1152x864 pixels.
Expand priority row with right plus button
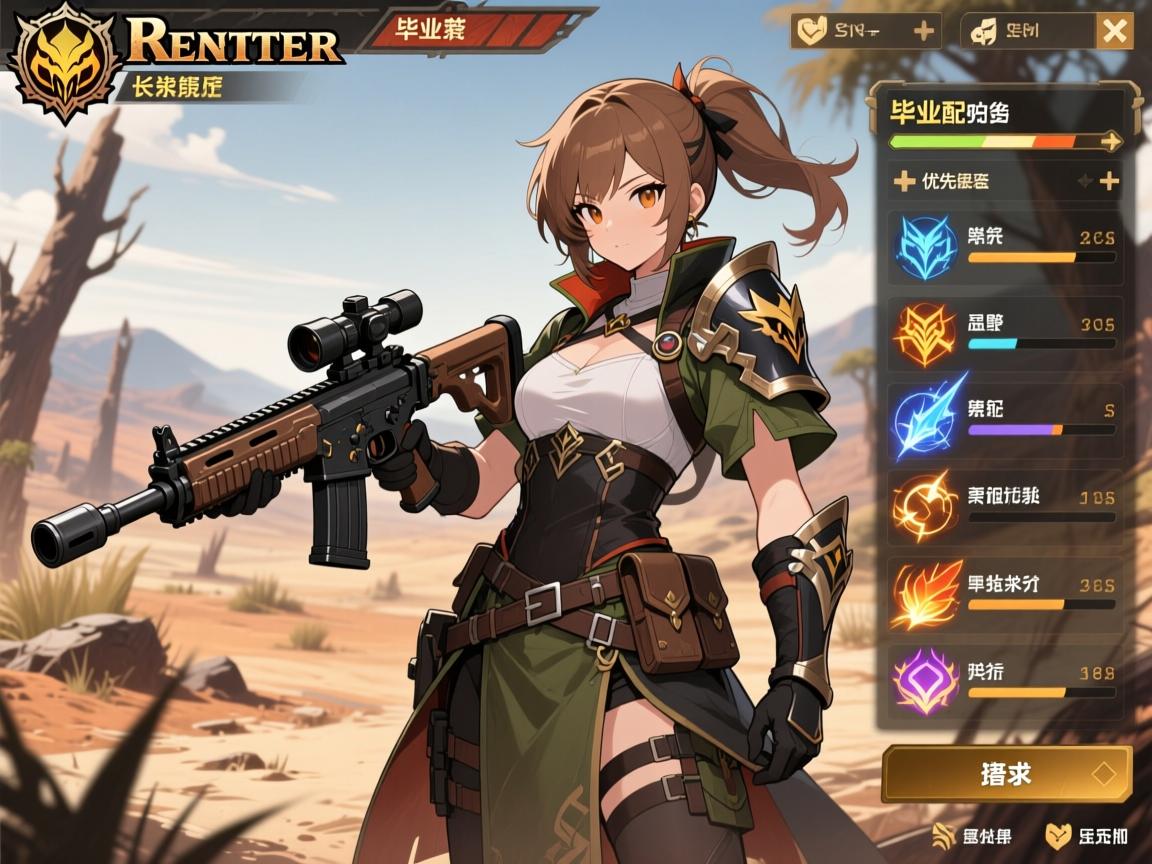coord(1109,181)
